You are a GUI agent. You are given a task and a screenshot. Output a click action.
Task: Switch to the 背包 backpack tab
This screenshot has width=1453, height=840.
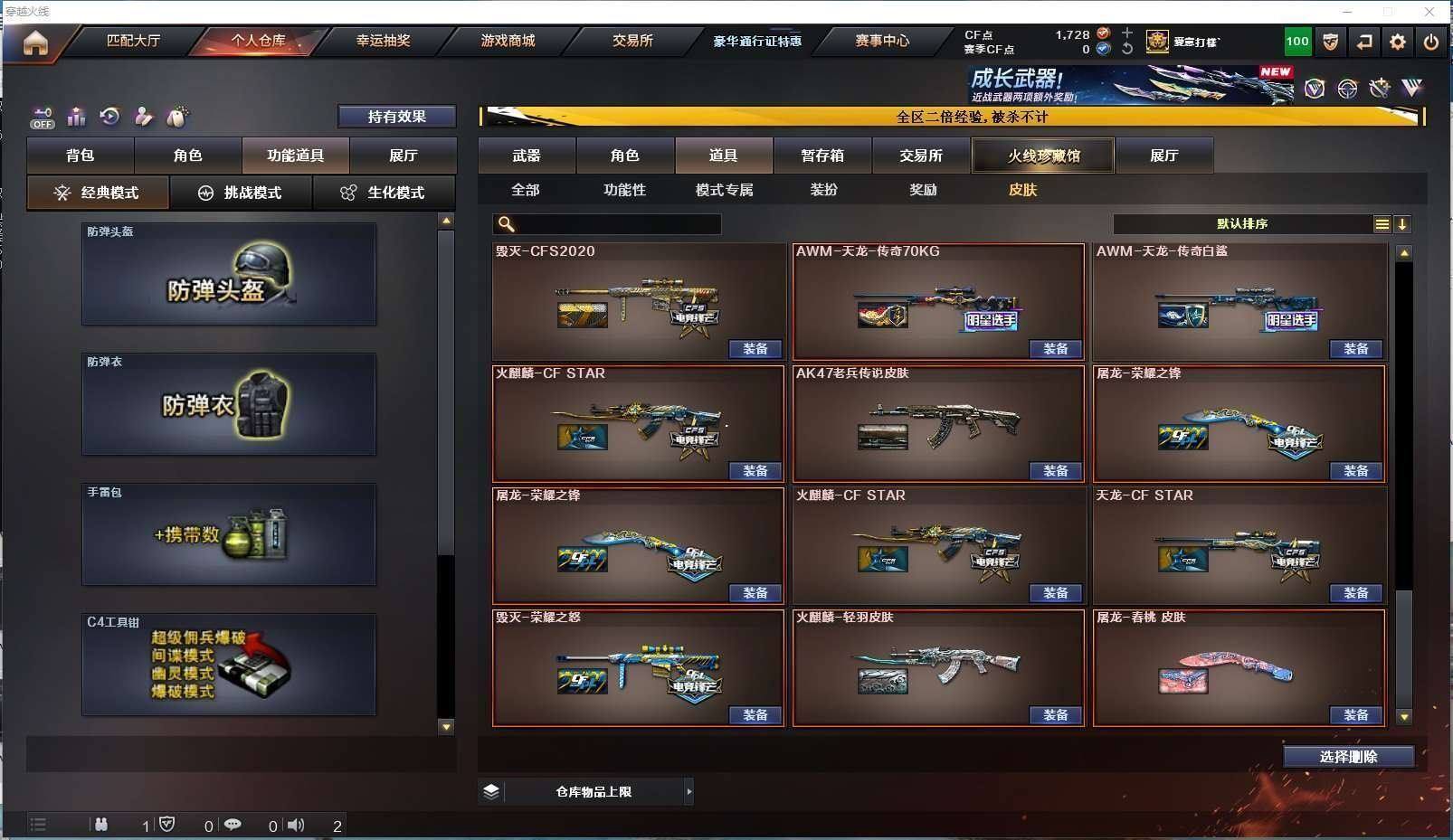[81, 156]
